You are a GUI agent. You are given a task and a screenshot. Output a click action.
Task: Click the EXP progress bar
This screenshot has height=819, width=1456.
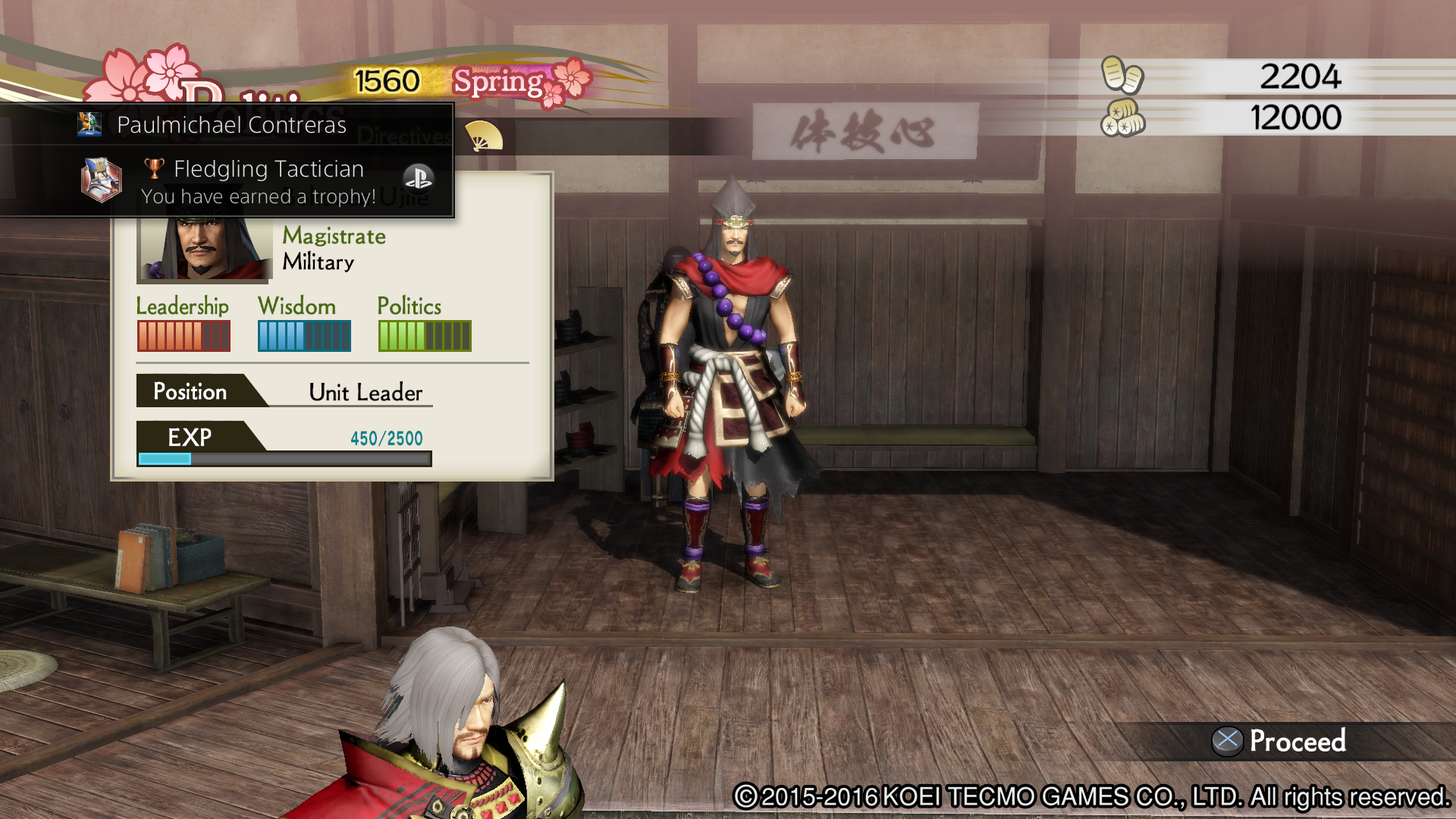click(284, 458)
